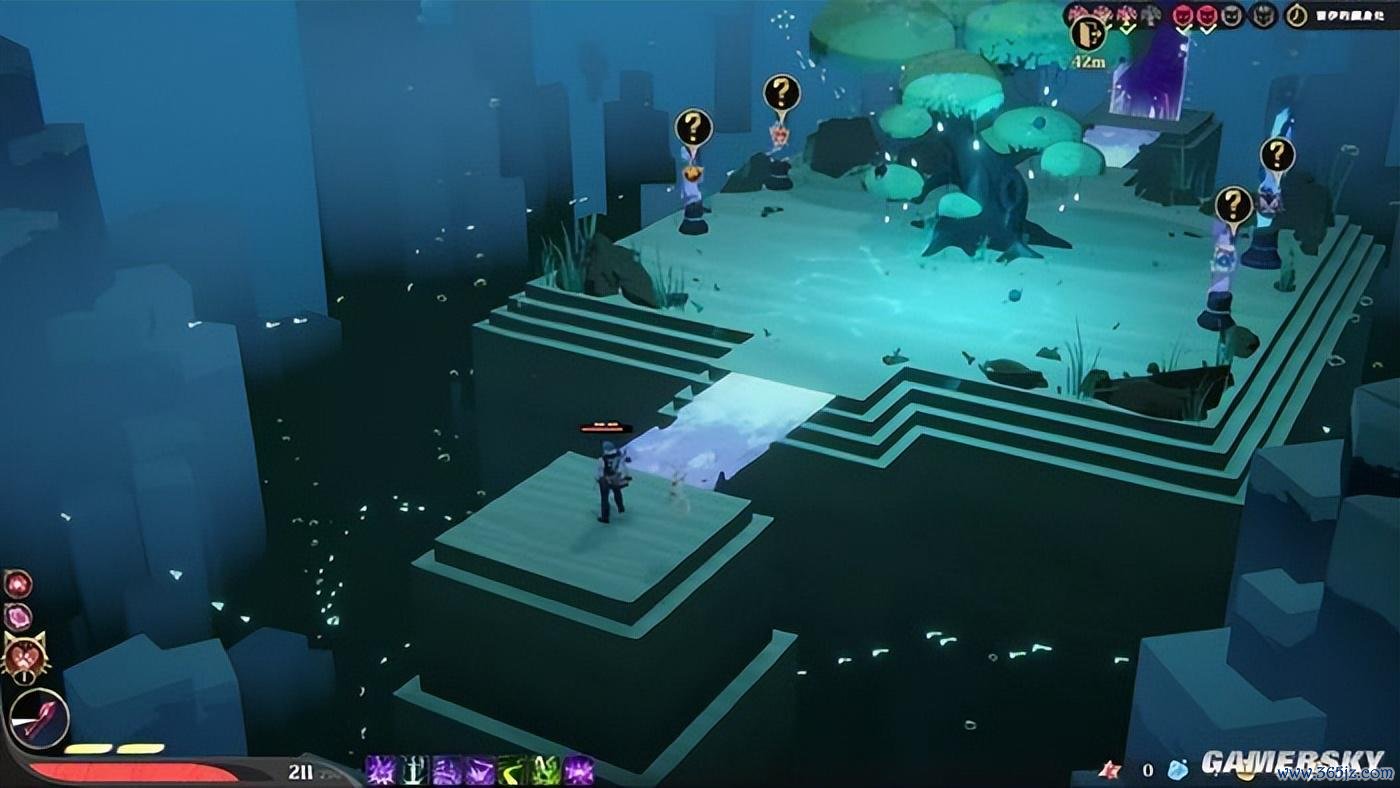Activate the white anchor skill icon
1400x788 pixels.
coord(414,769)
